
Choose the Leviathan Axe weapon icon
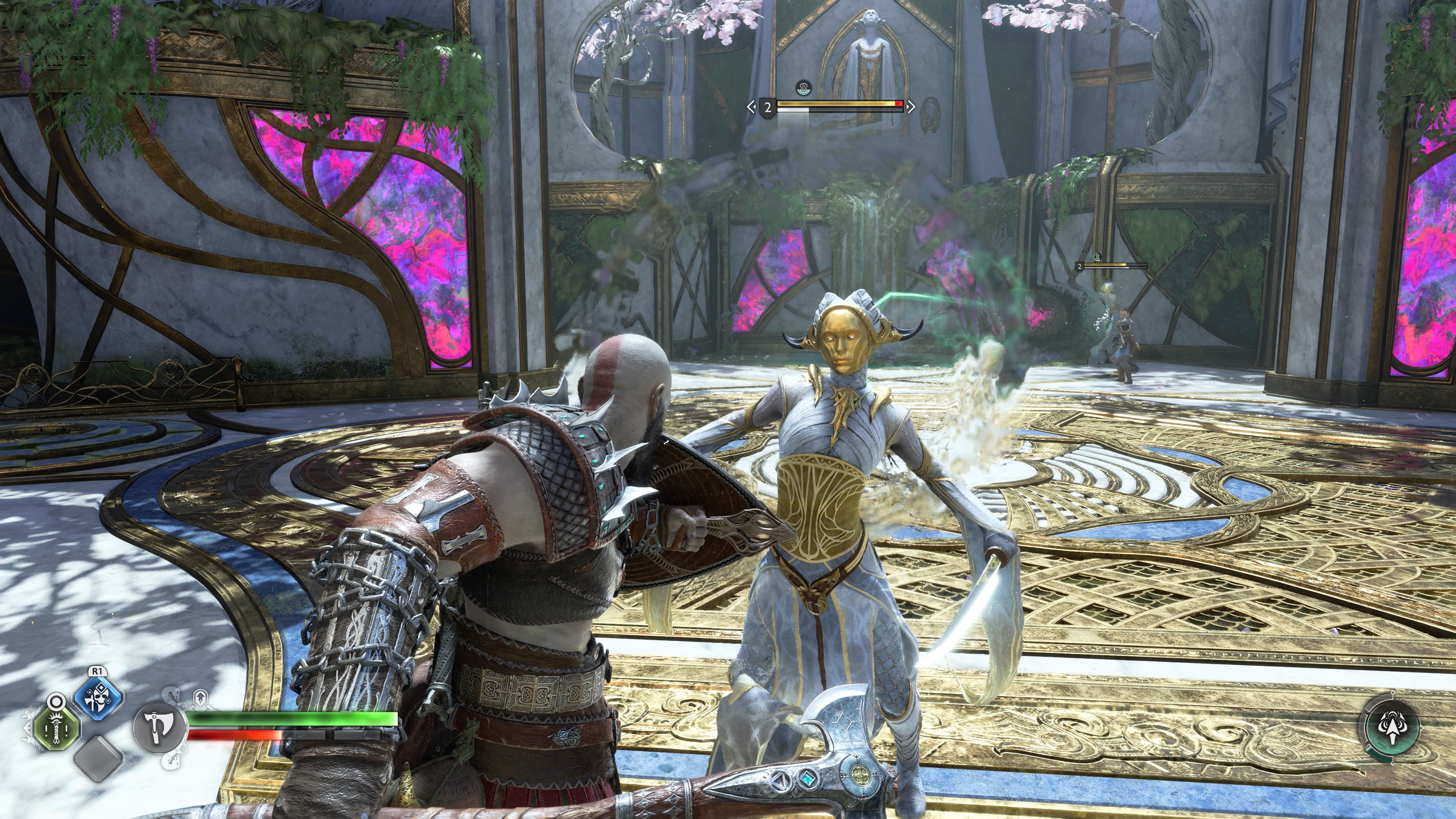point(159,727)
